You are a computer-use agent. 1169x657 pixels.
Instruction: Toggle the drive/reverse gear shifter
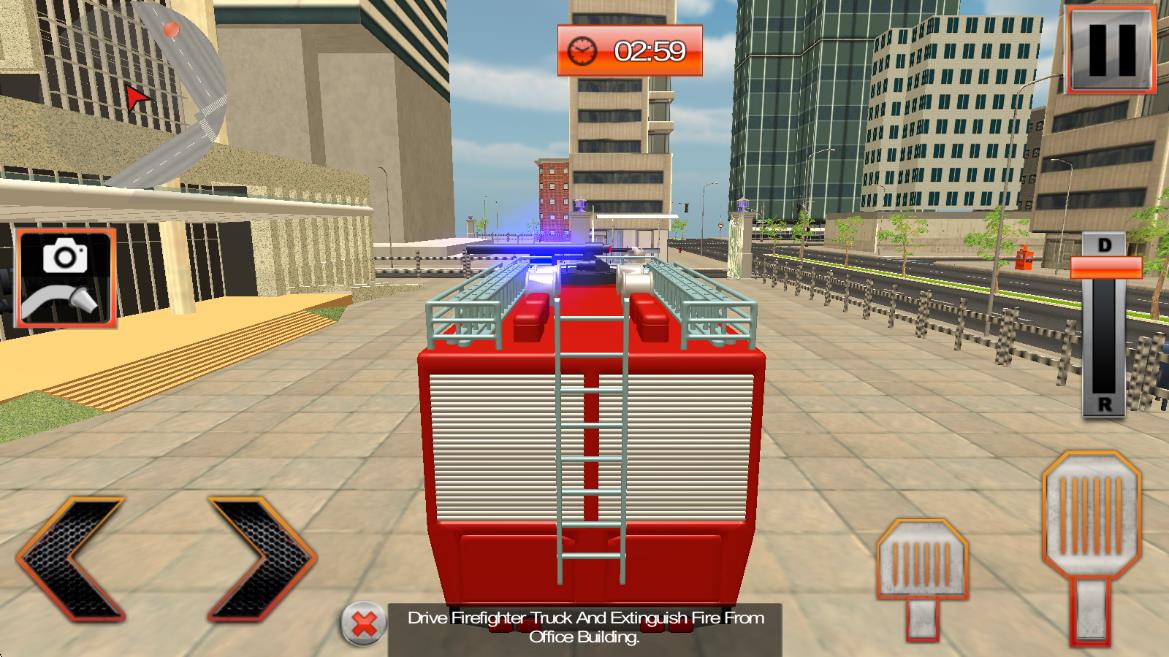tap(1105, 268)
